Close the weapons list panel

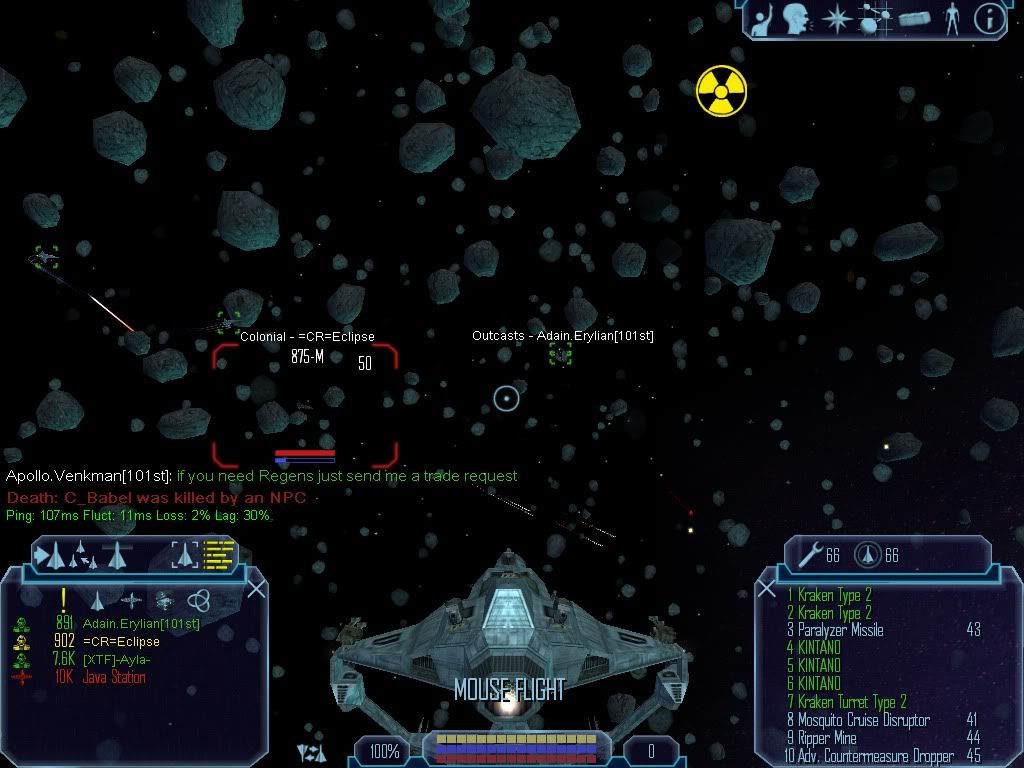coord(769,589)
